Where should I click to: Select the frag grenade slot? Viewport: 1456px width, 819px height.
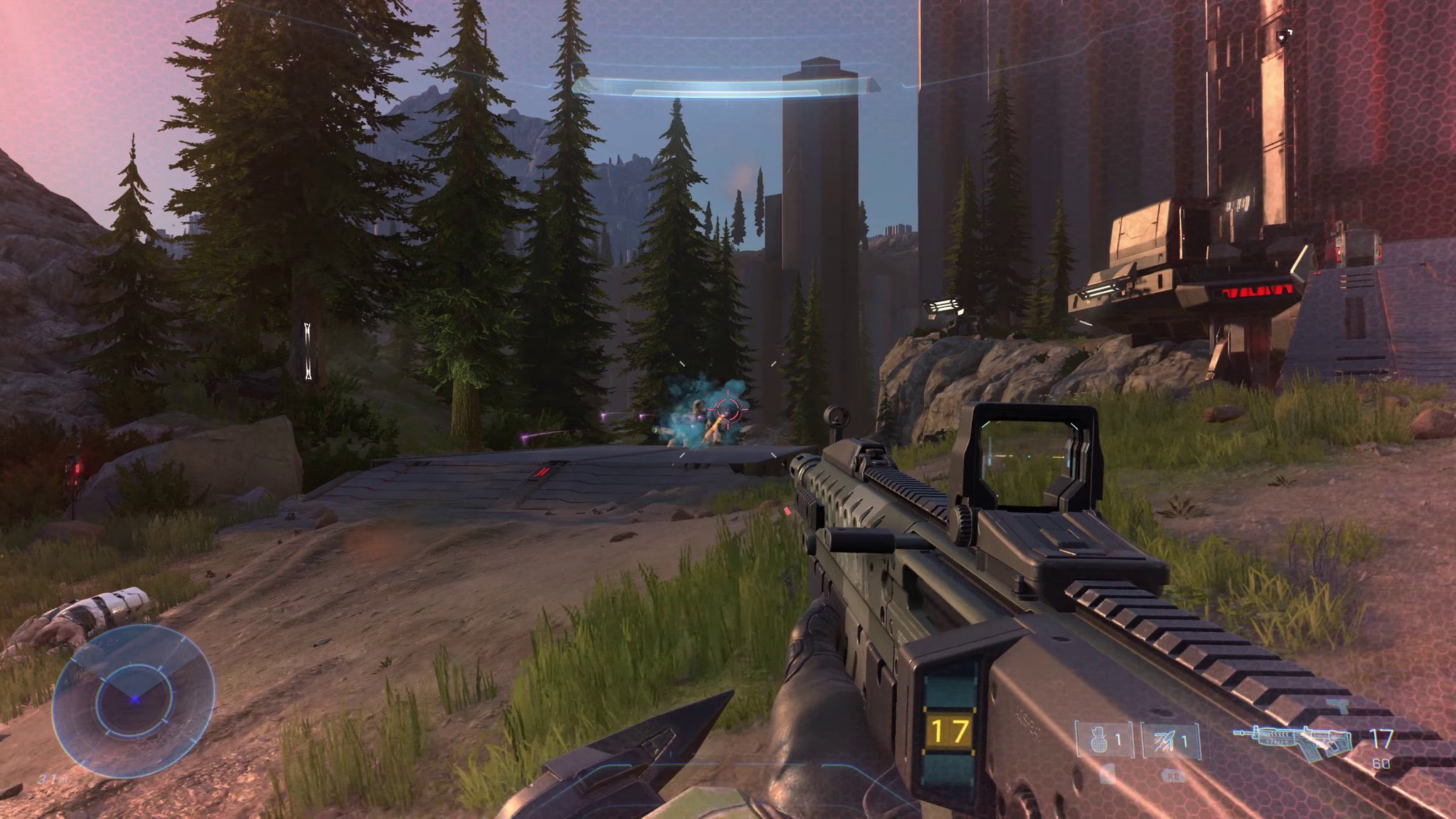tap(1103, 741)
